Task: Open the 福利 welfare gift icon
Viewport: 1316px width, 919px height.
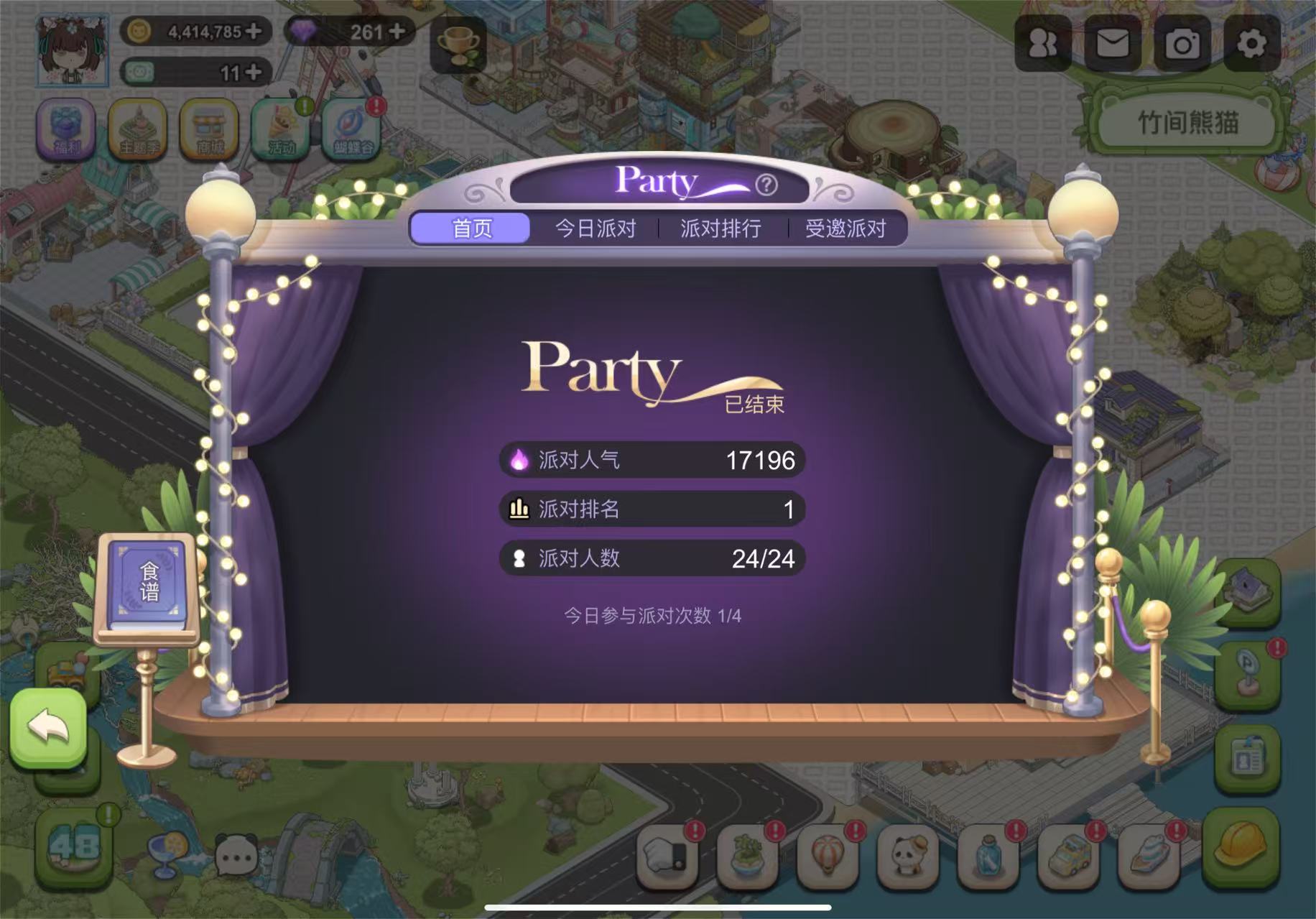Action: (65, 129)
